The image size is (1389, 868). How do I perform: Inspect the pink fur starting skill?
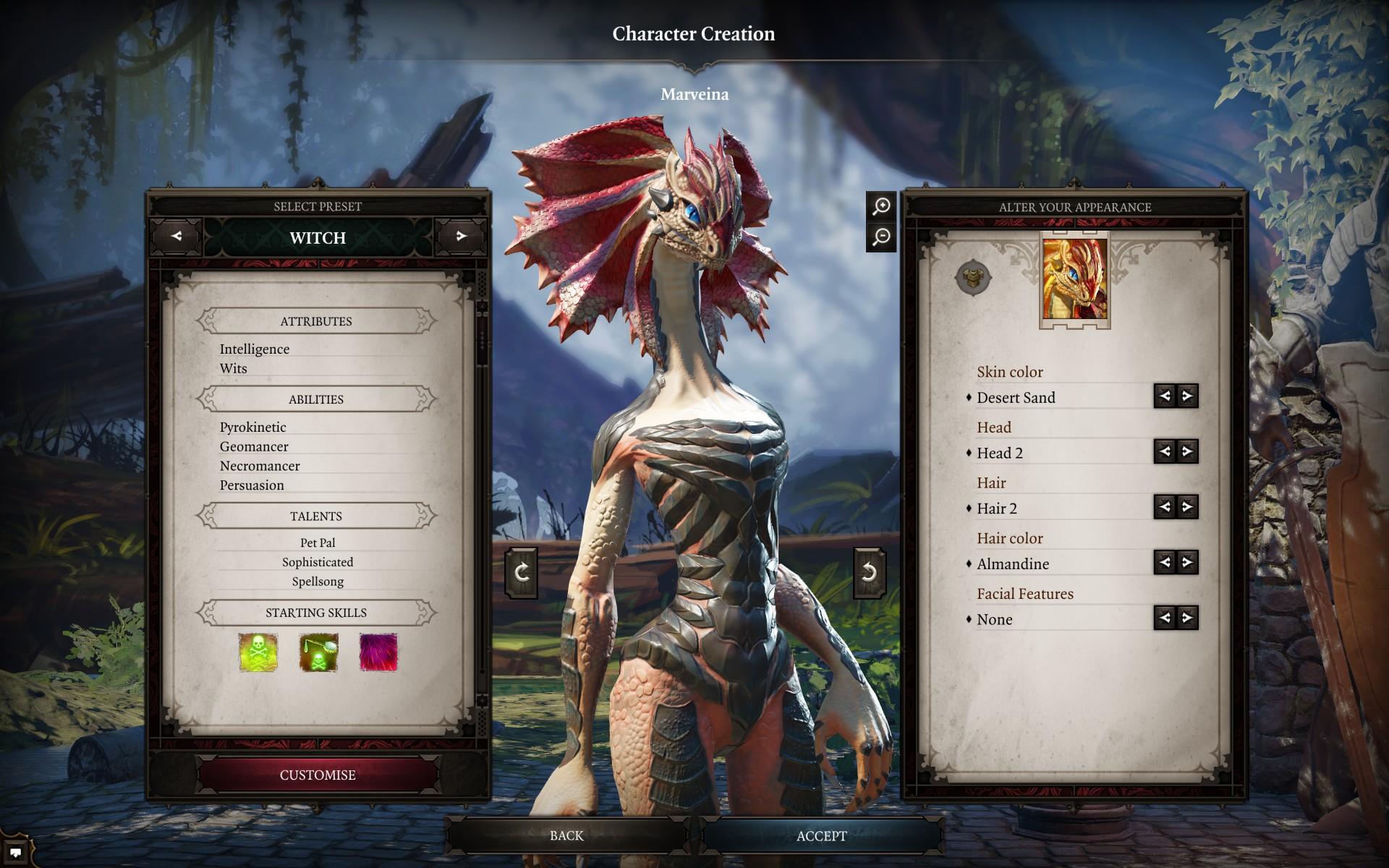(378, 652)
